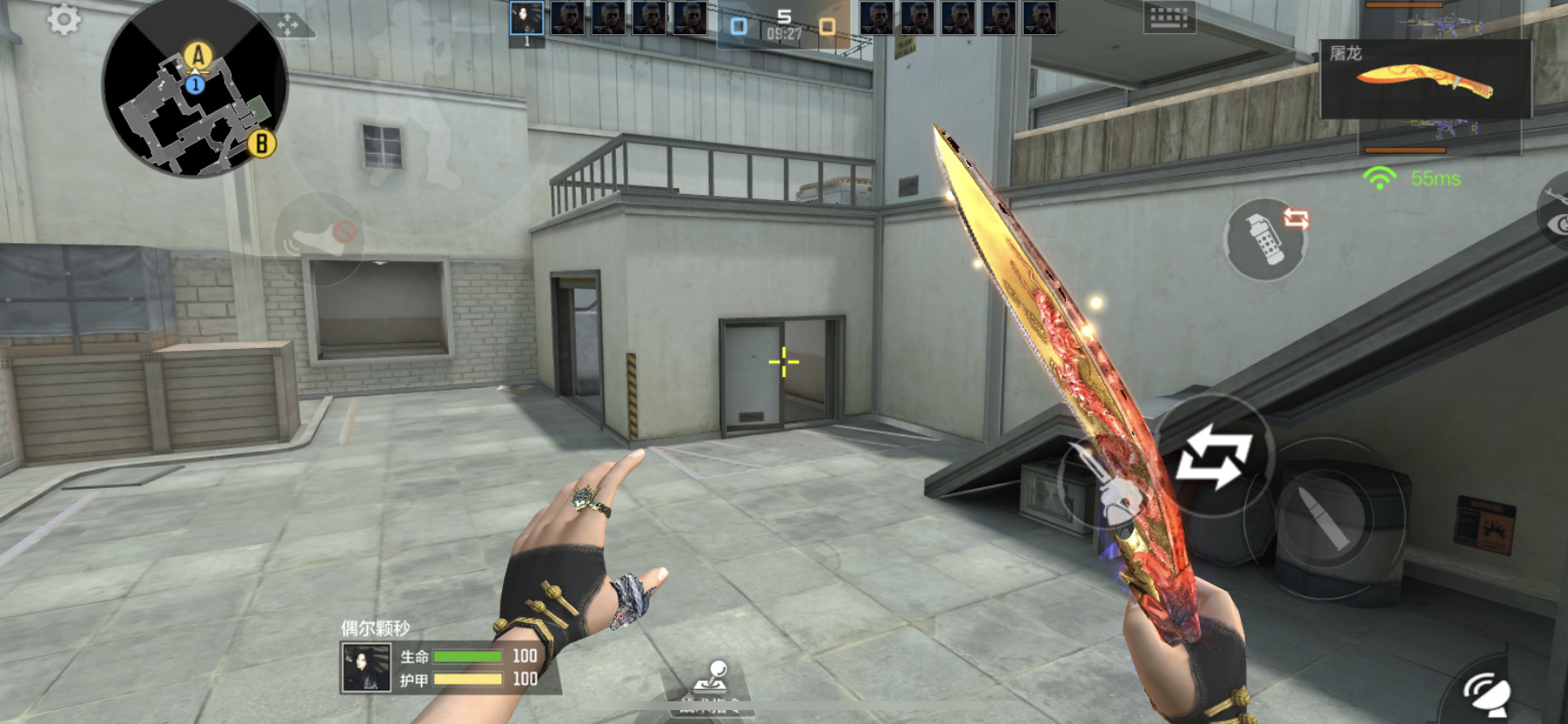Select the 屠龙 knife weapon slot
The image size is (1568, 724).
(x=1424, y=80)
